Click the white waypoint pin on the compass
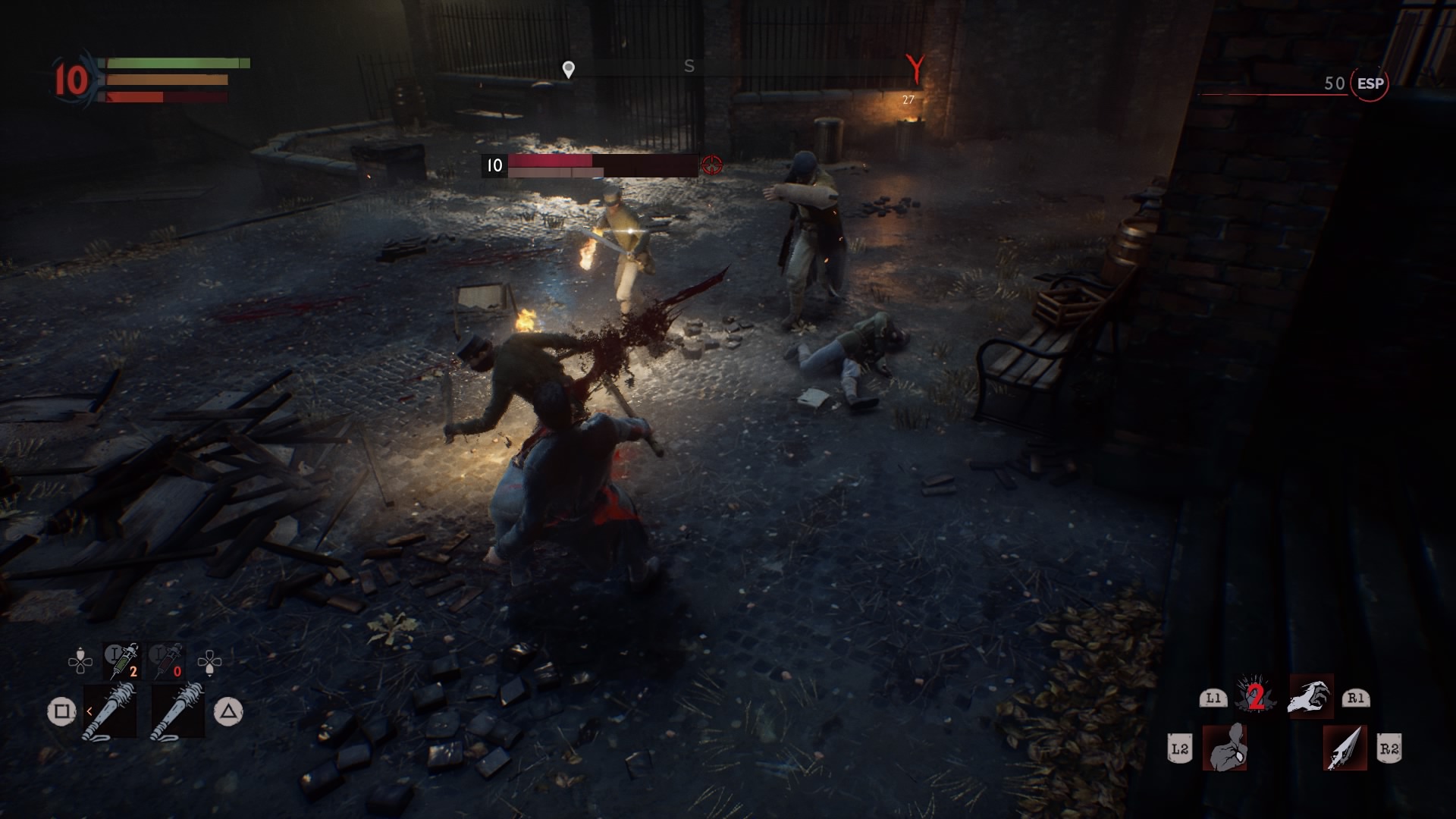1456x819 pixels. (x=568, y=70)
